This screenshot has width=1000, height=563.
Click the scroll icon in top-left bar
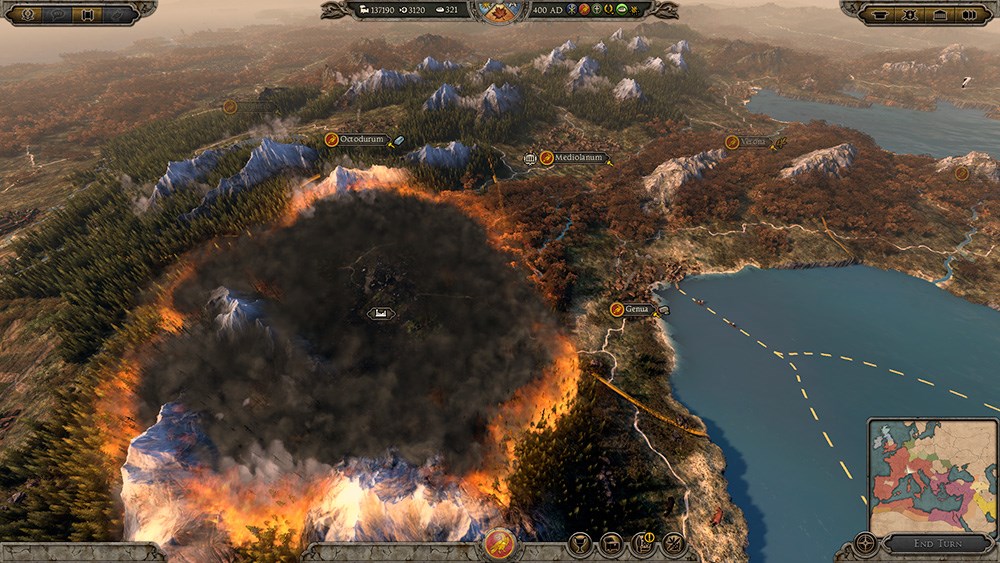point(87,14)
